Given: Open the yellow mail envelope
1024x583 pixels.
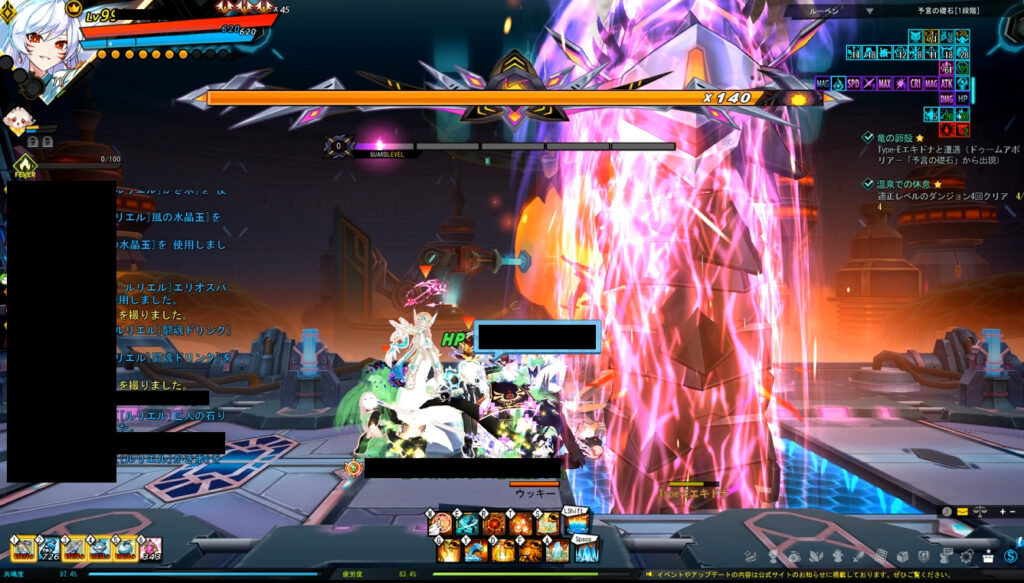Looking at the screenshot, I should pos(962,512).
